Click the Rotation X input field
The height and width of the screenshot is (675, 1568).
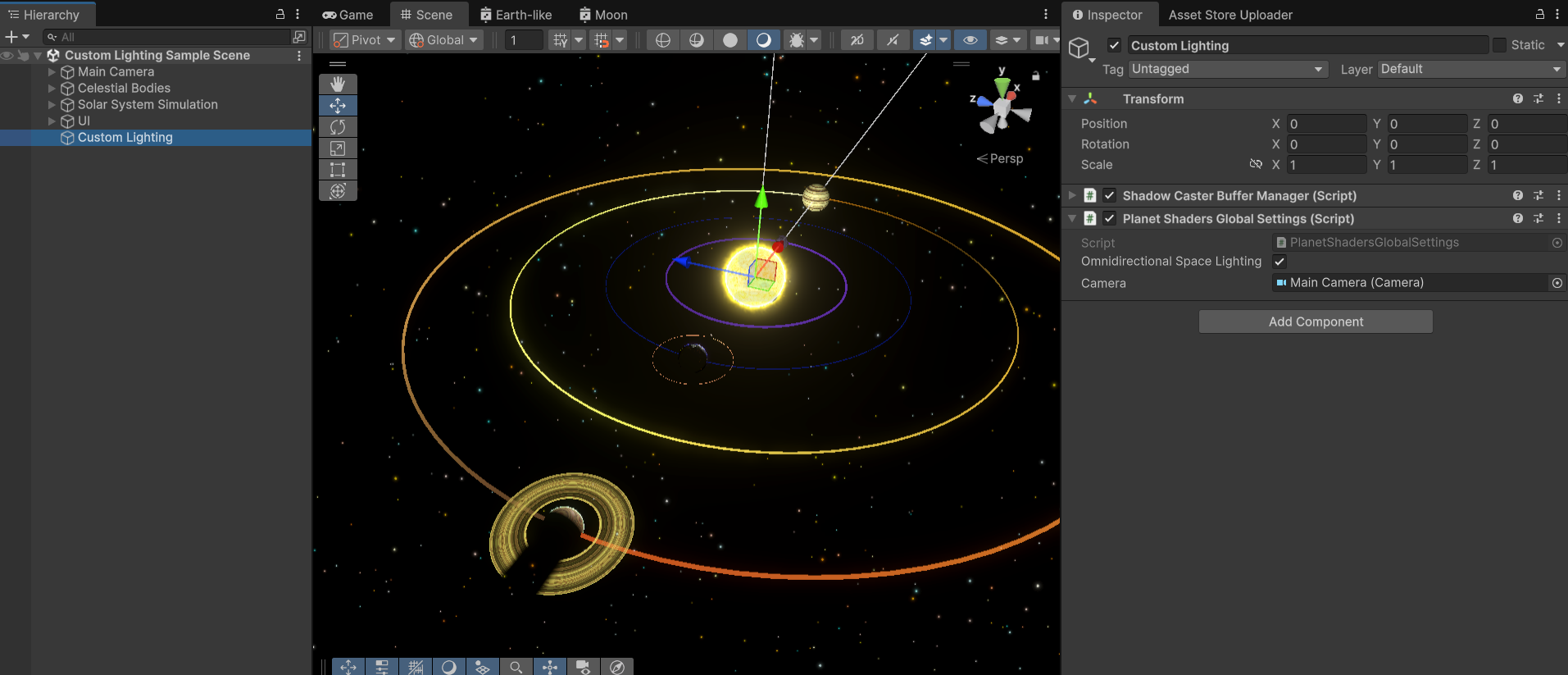[1326, 144]
